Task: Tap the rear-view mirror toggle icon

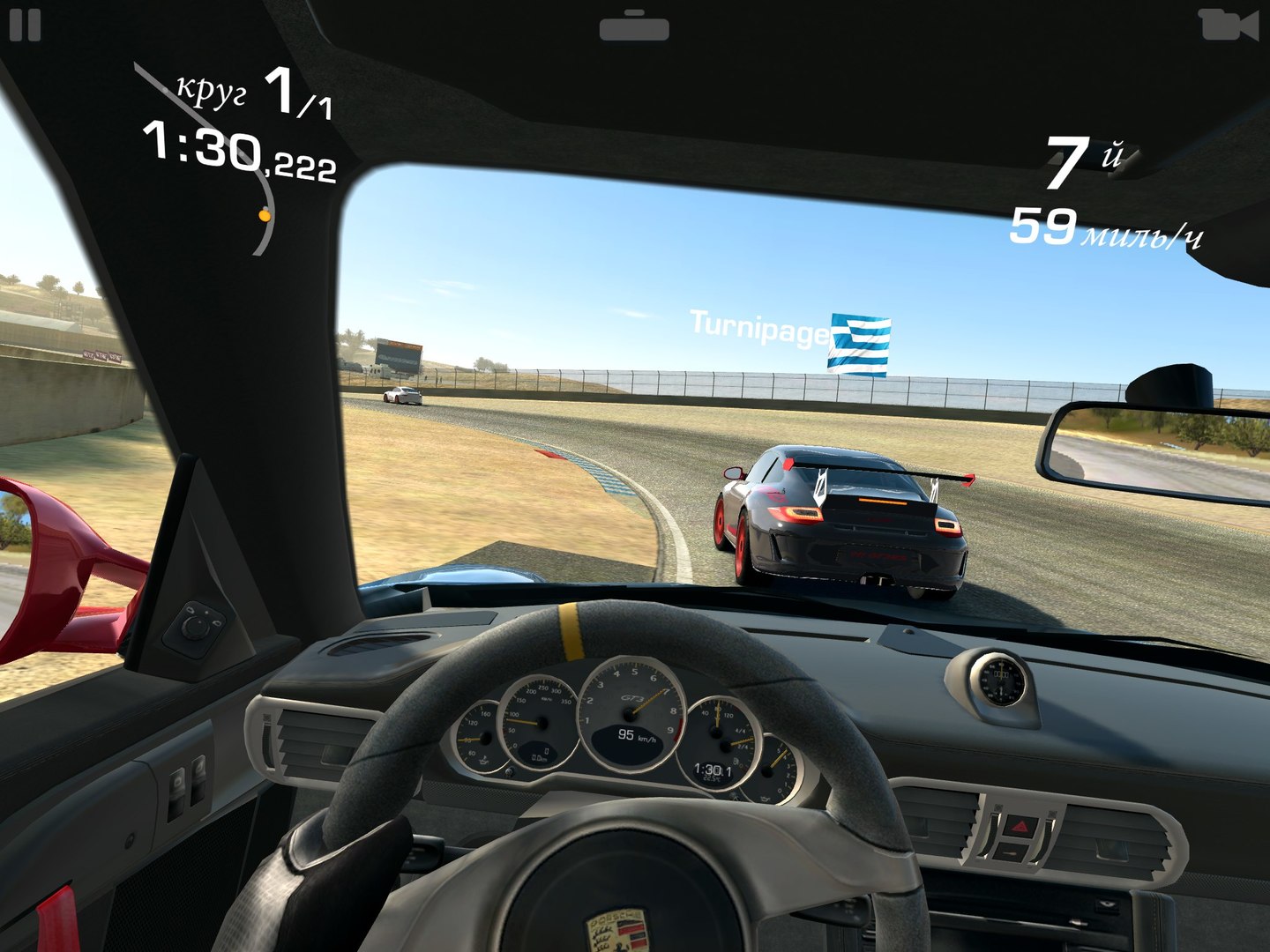Action: point(634,26)
